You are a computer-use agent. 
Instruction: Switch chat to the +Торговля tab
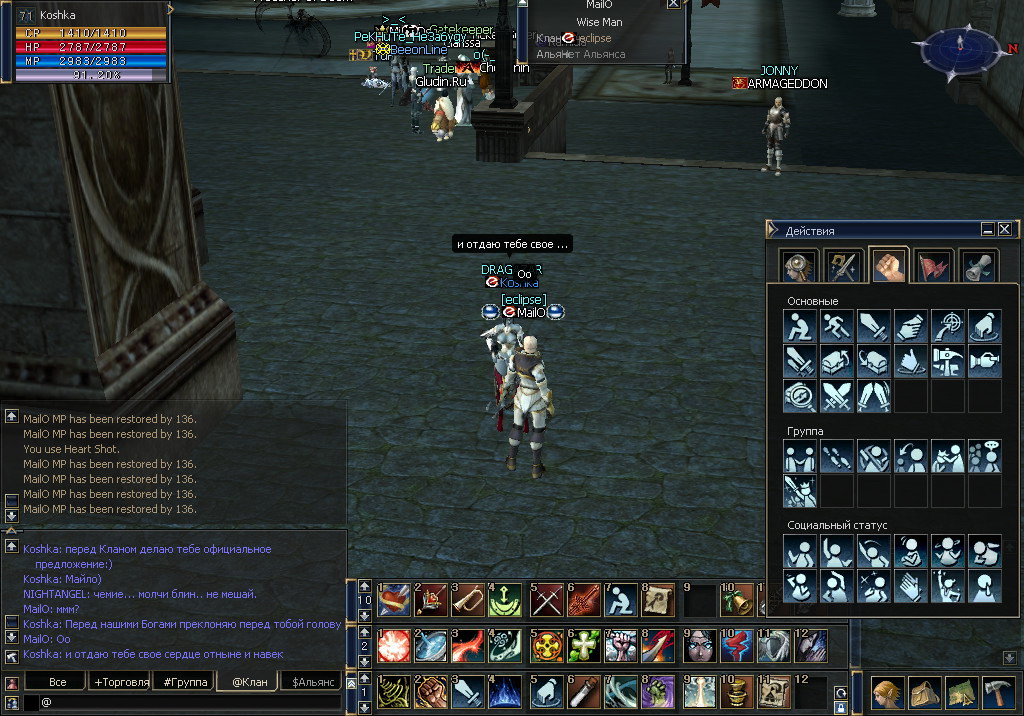121,682
